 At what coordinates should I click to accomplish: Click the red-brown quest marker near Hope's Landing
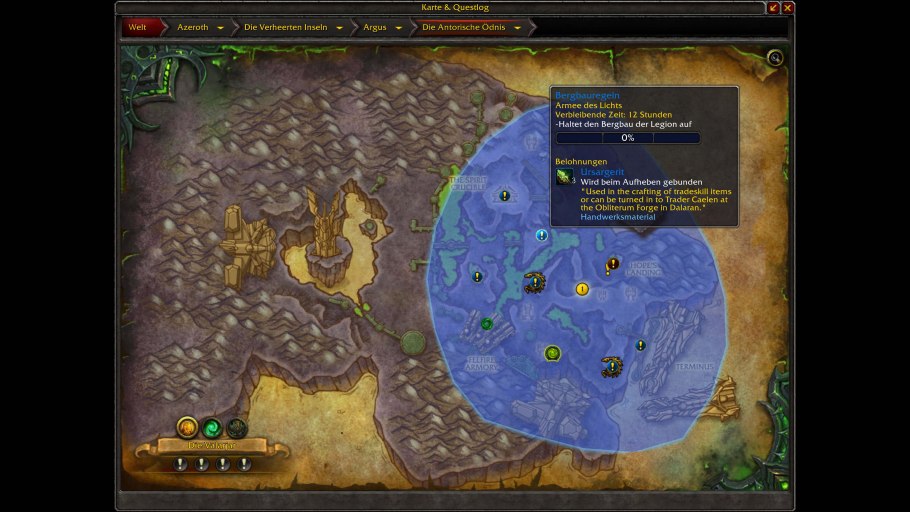coord(613,264)
